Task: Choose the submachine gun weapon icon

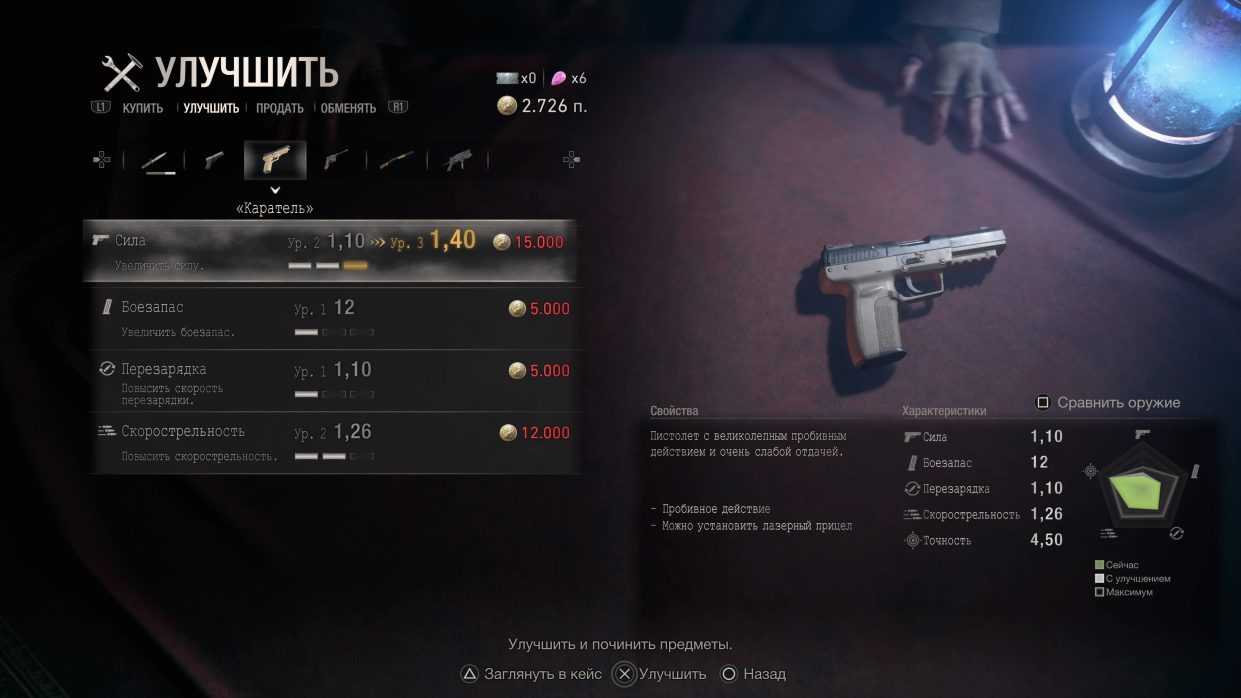Action: tap(458, 161)
